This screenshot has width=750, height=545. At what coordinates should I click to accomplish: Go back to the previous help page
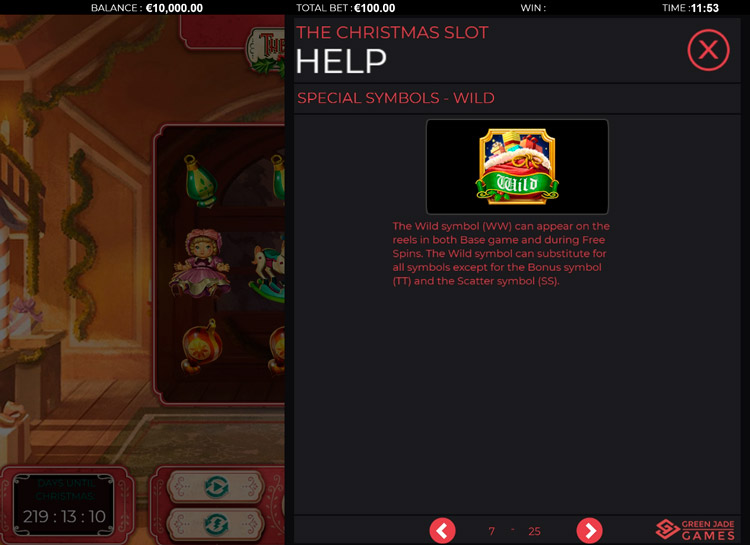coord(442,530)
